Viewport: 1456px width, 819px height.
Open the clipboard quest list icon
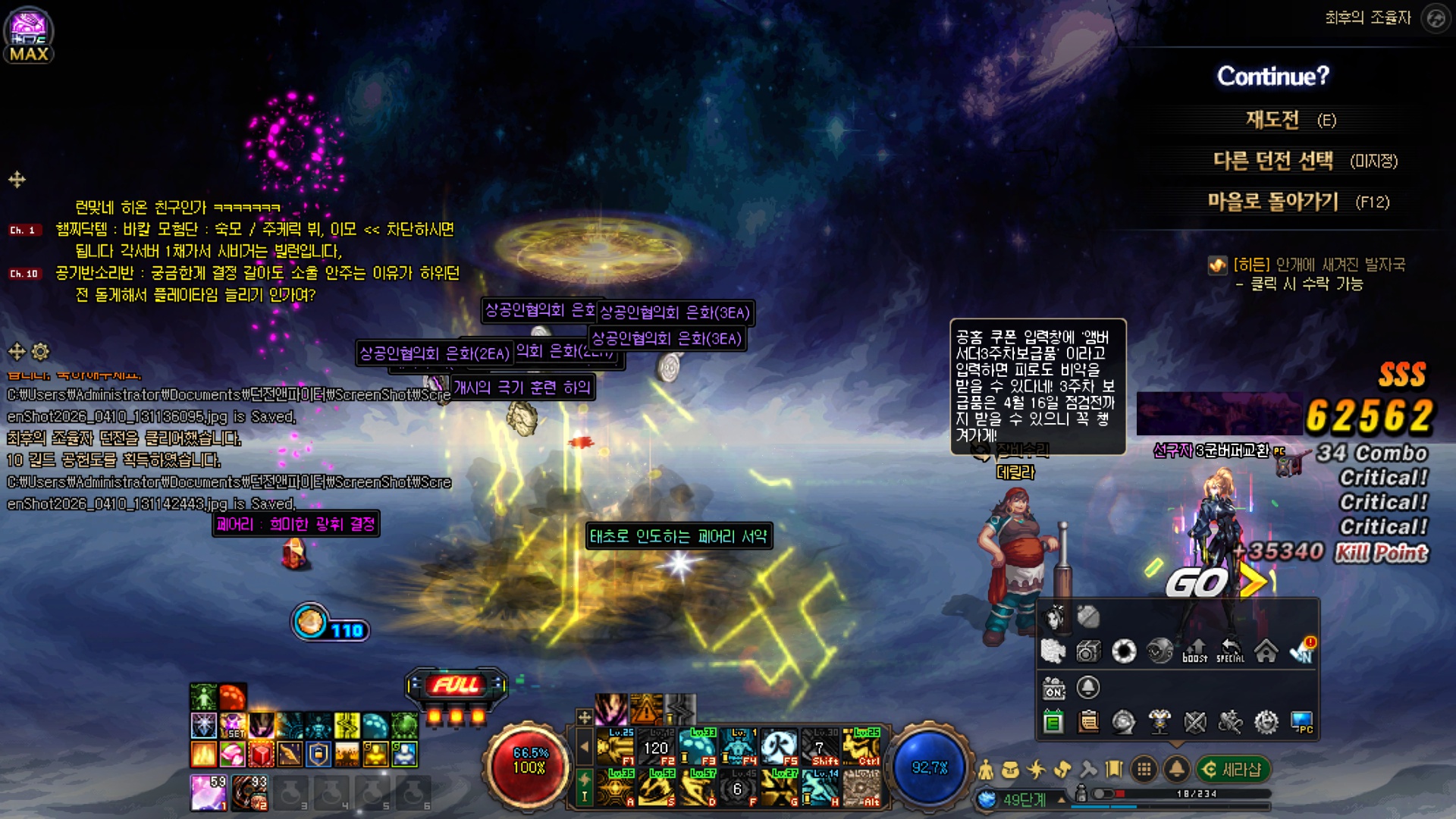coord(1088,722)
